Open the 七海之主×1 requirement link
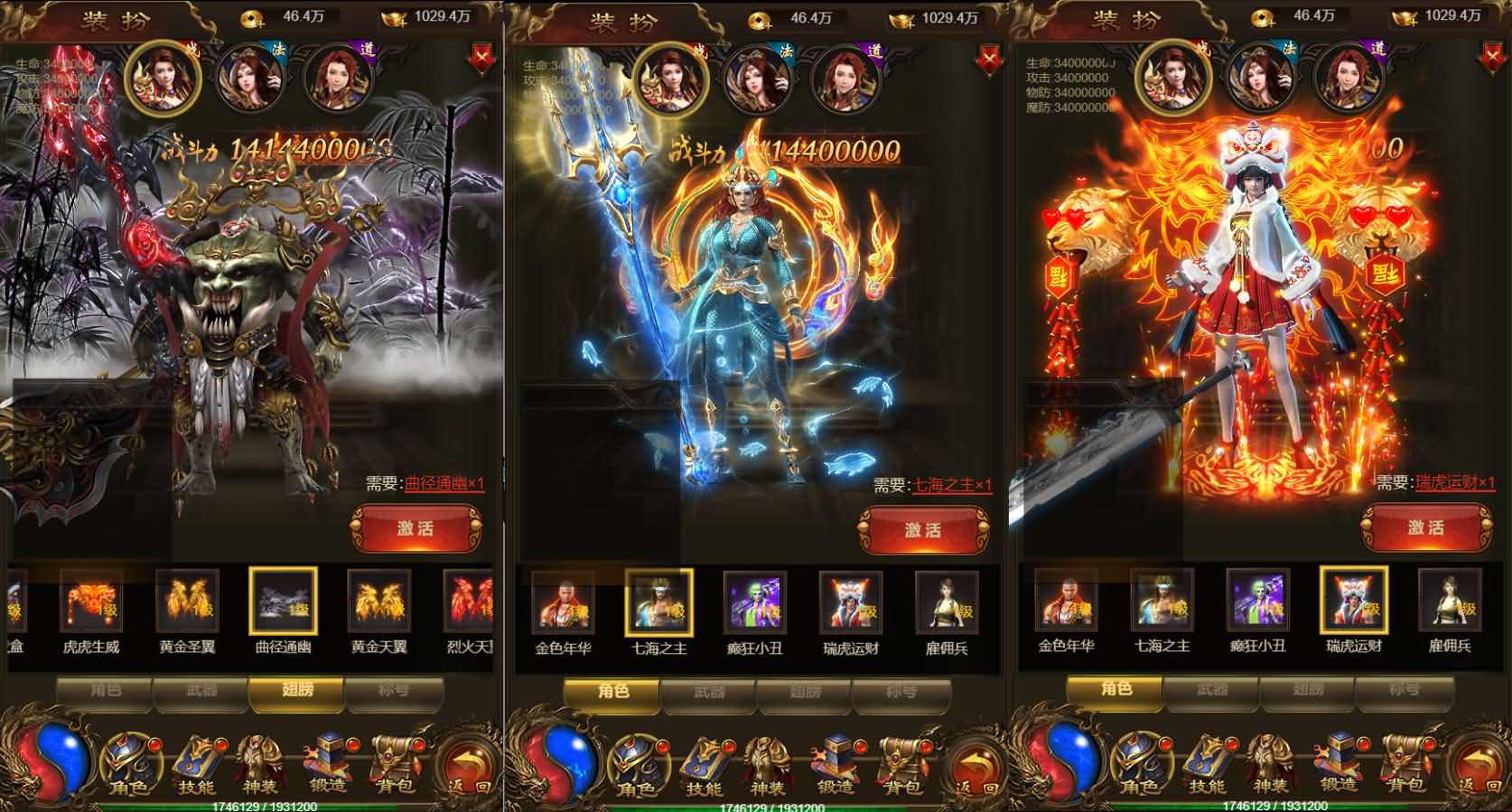The width and height of the screenshot is (1512, 812). pyautogui.click(x=952, y=486)
